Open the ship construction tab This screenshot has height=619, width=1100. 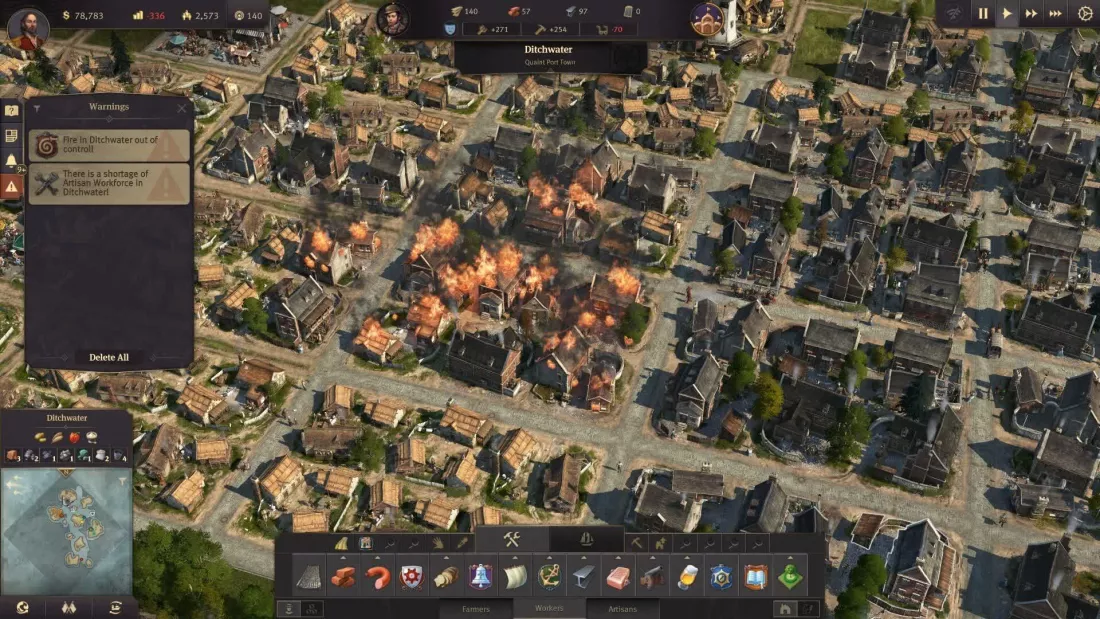pos(586,540)
